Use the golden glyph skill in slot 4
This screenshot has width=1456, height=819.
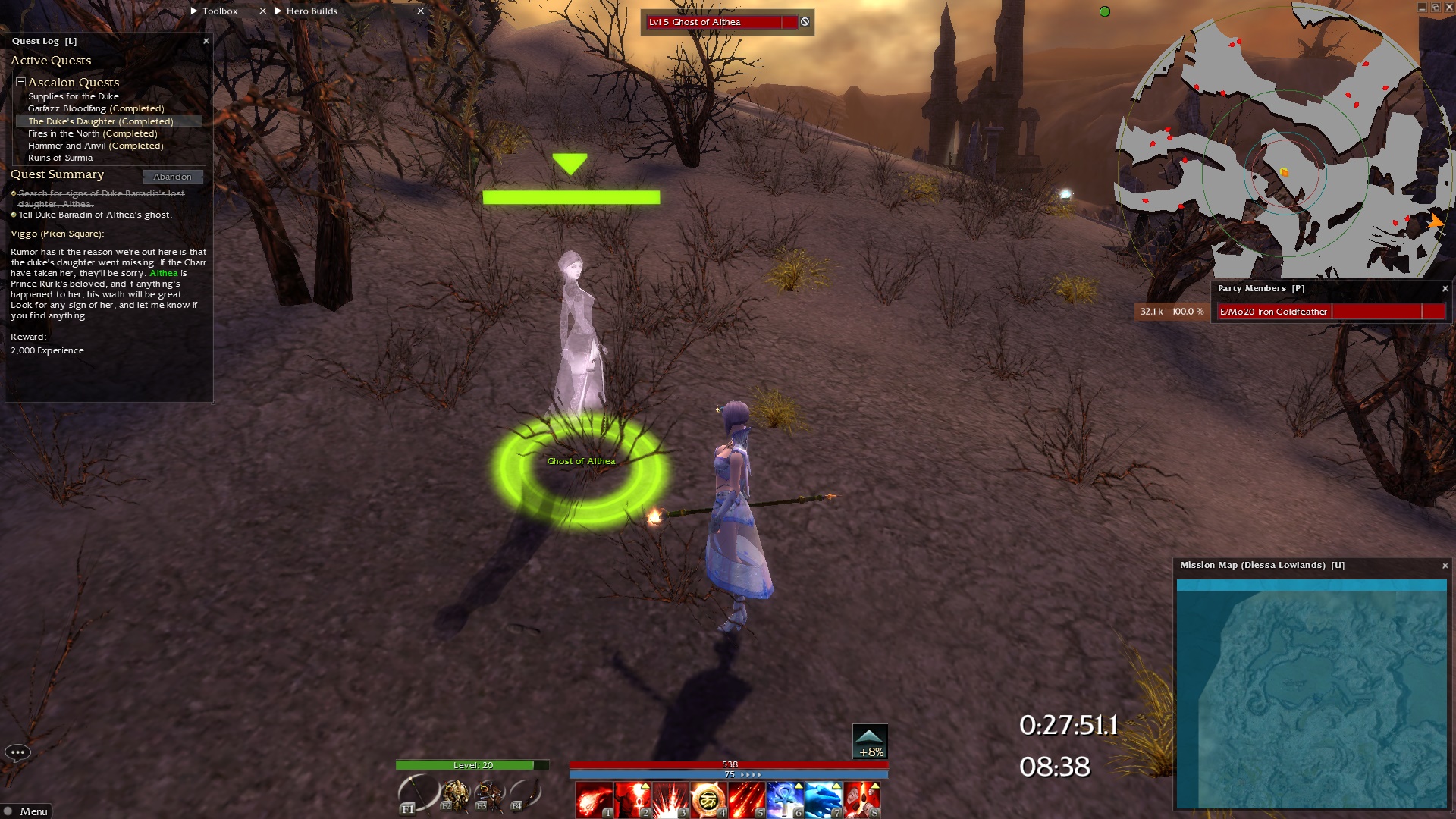pyautogui.click(x=708, y=800)
